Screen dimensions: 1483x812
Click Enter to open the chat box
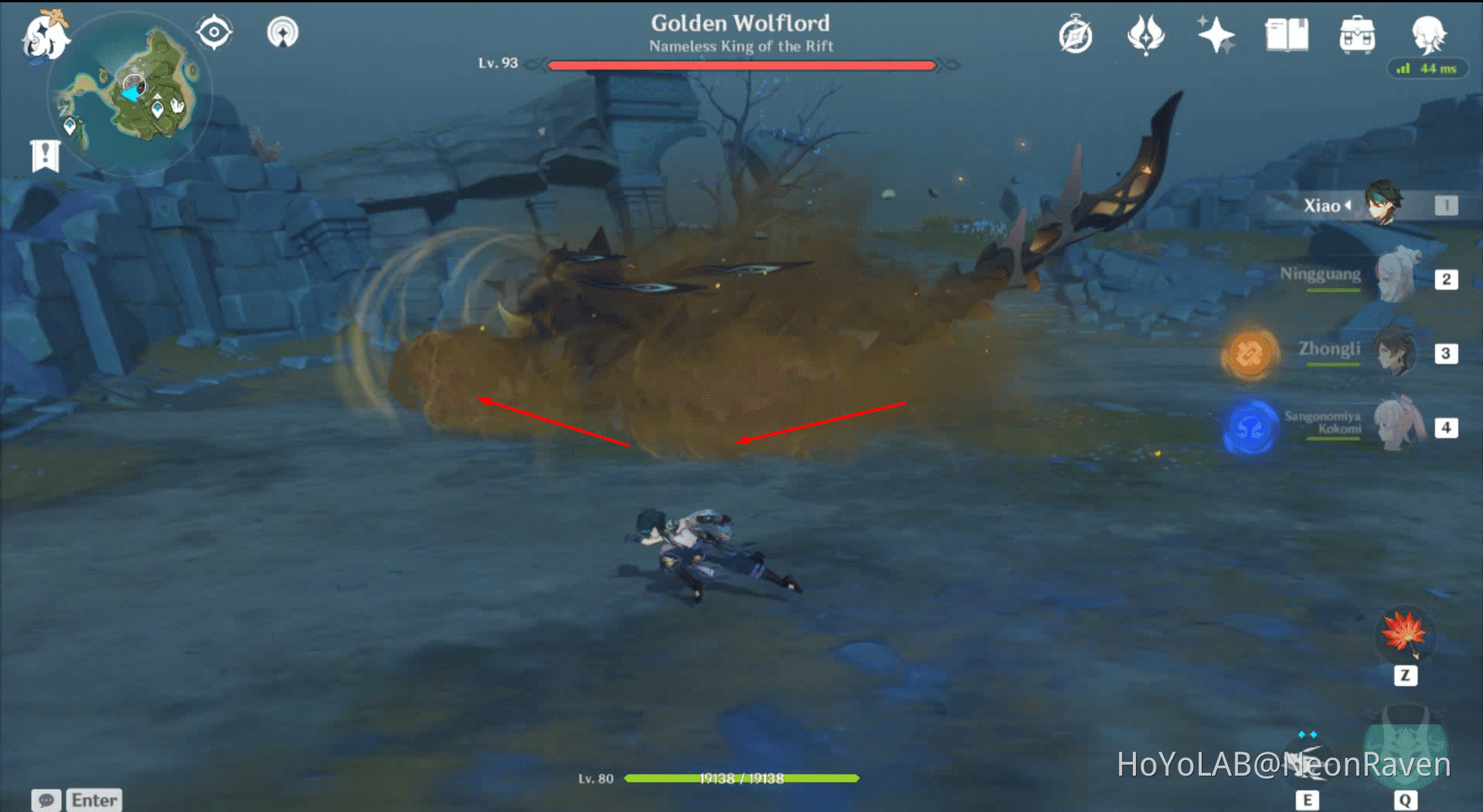(x=93, y=800)
